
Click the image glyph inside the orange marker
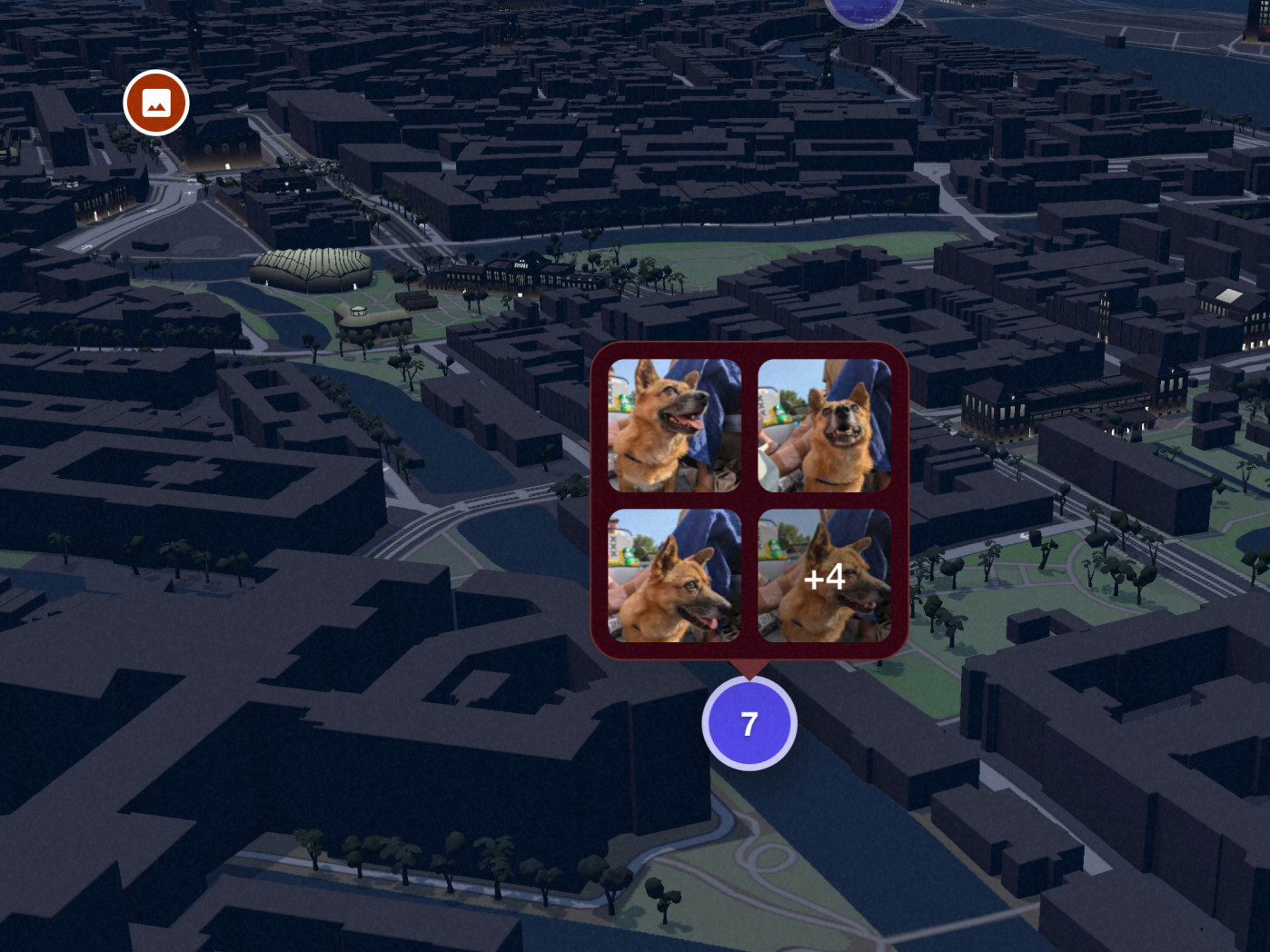[x=155, y=101]
